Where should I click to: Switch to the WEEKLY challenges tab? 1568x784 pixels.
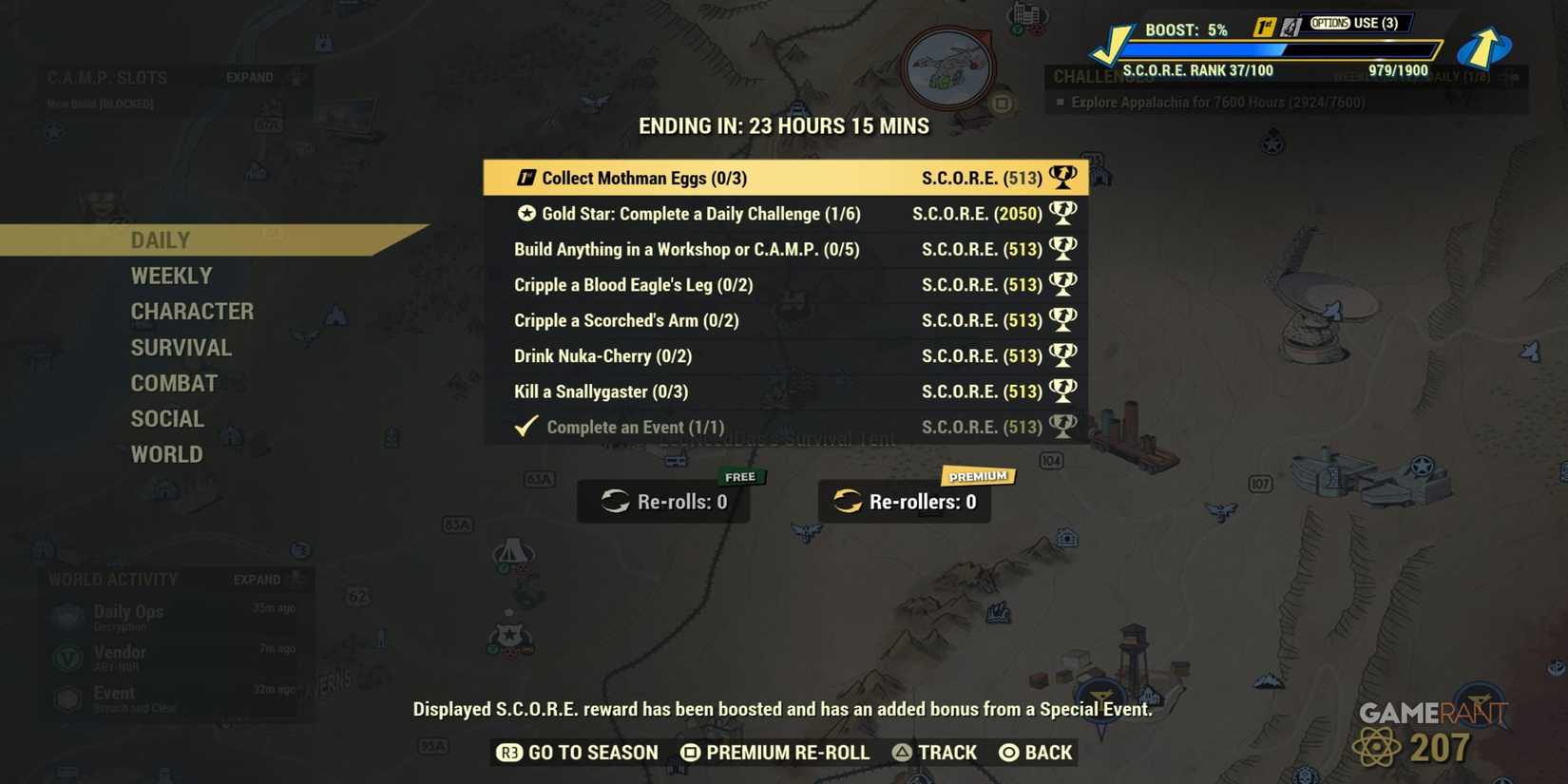pos(172,276)
